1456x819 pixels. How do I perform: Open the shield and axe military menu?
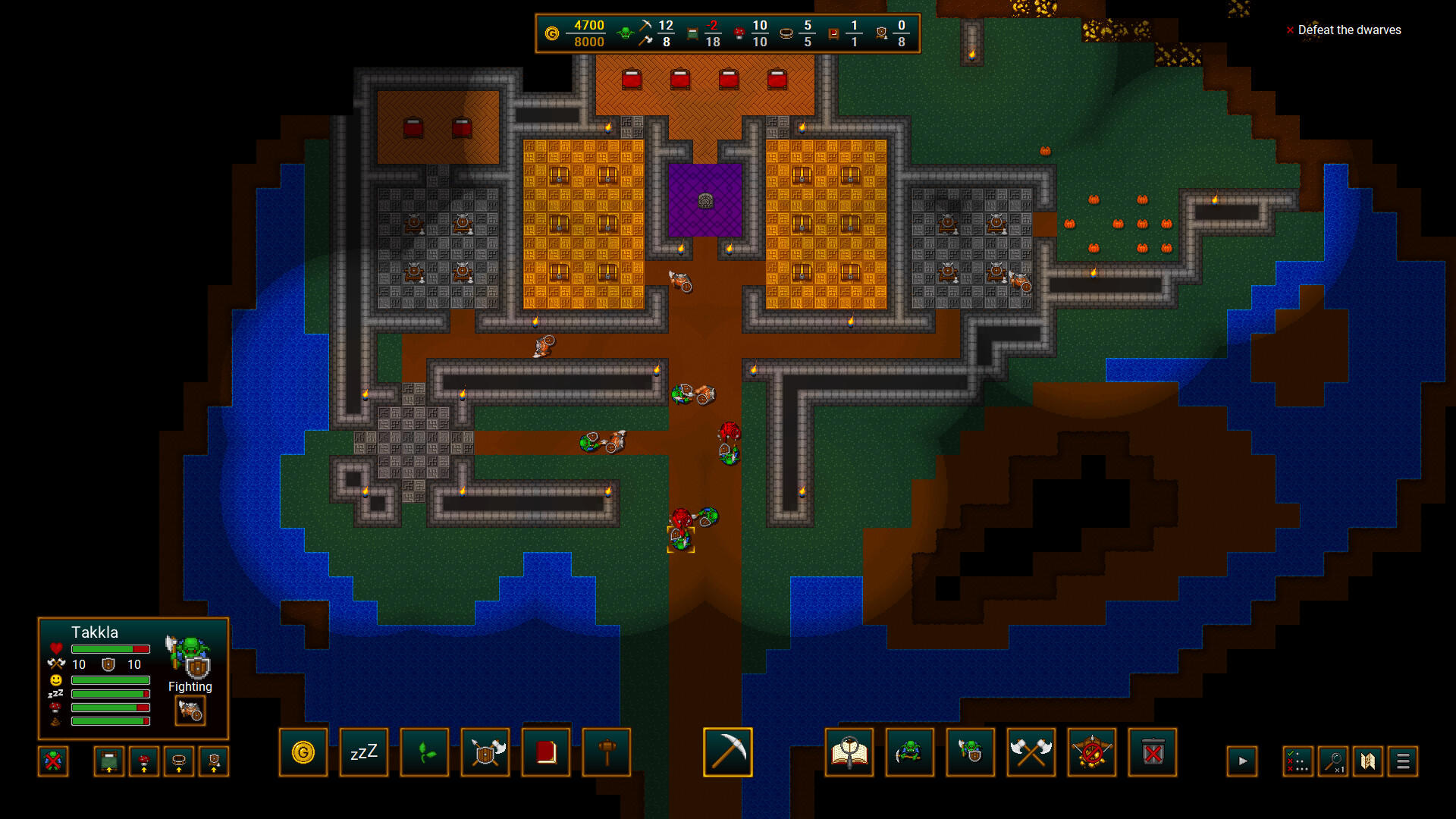pyautogui.click(x=485, y=752)
